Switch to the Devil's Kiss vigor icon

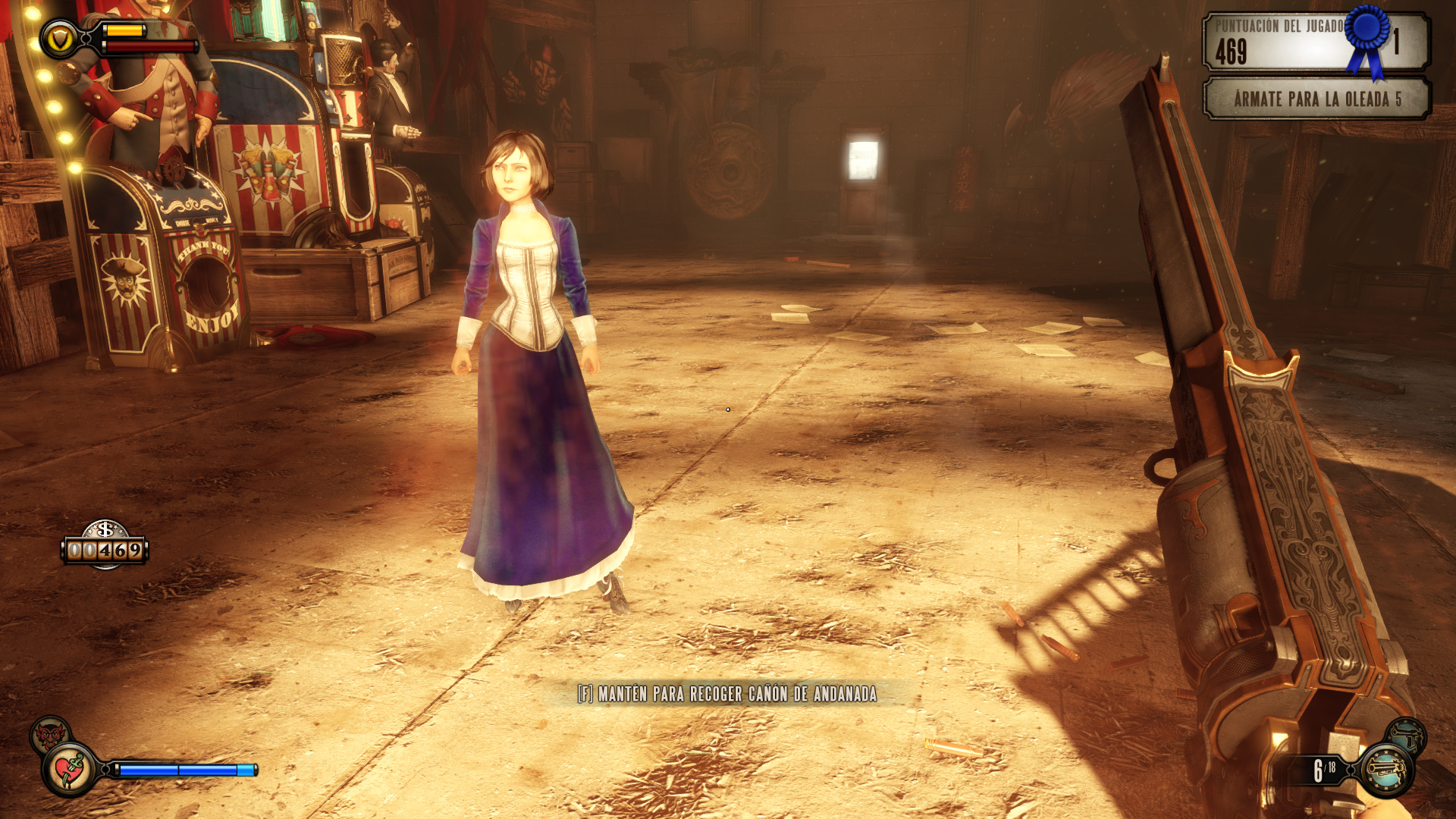pyautogui.click(x=49, y=734)
